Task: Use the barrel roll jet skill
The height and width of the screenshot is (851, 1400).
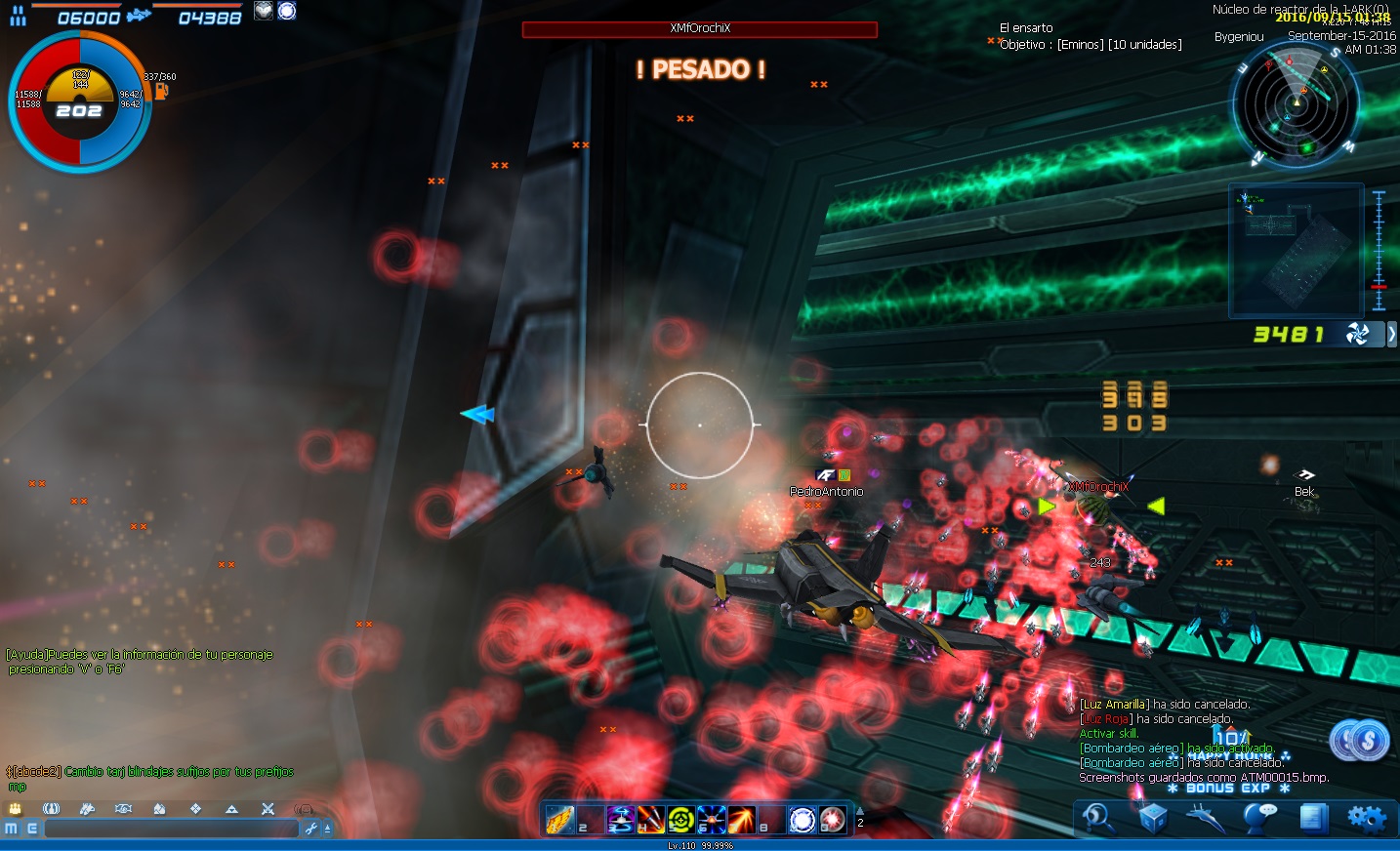Action: (x=621, y=820)
